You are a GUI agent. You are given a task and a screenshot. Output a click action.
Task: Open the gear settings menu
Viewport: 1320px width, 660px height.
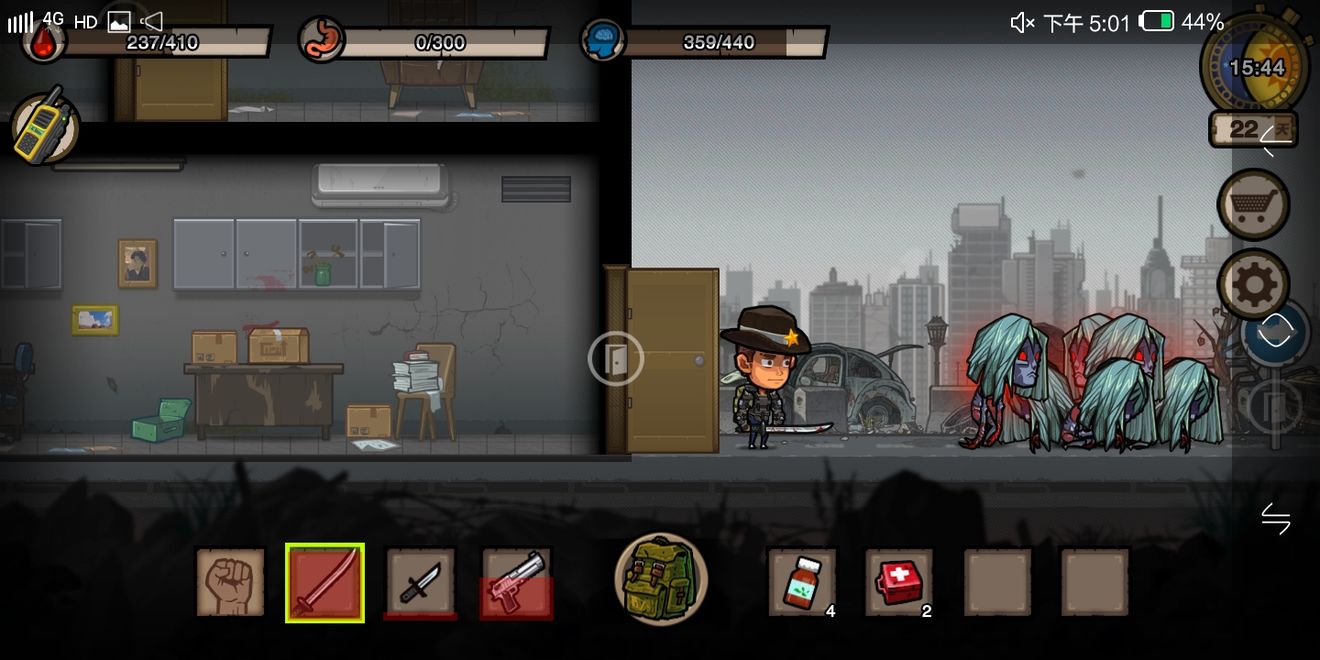click(x=1253, y=284)
